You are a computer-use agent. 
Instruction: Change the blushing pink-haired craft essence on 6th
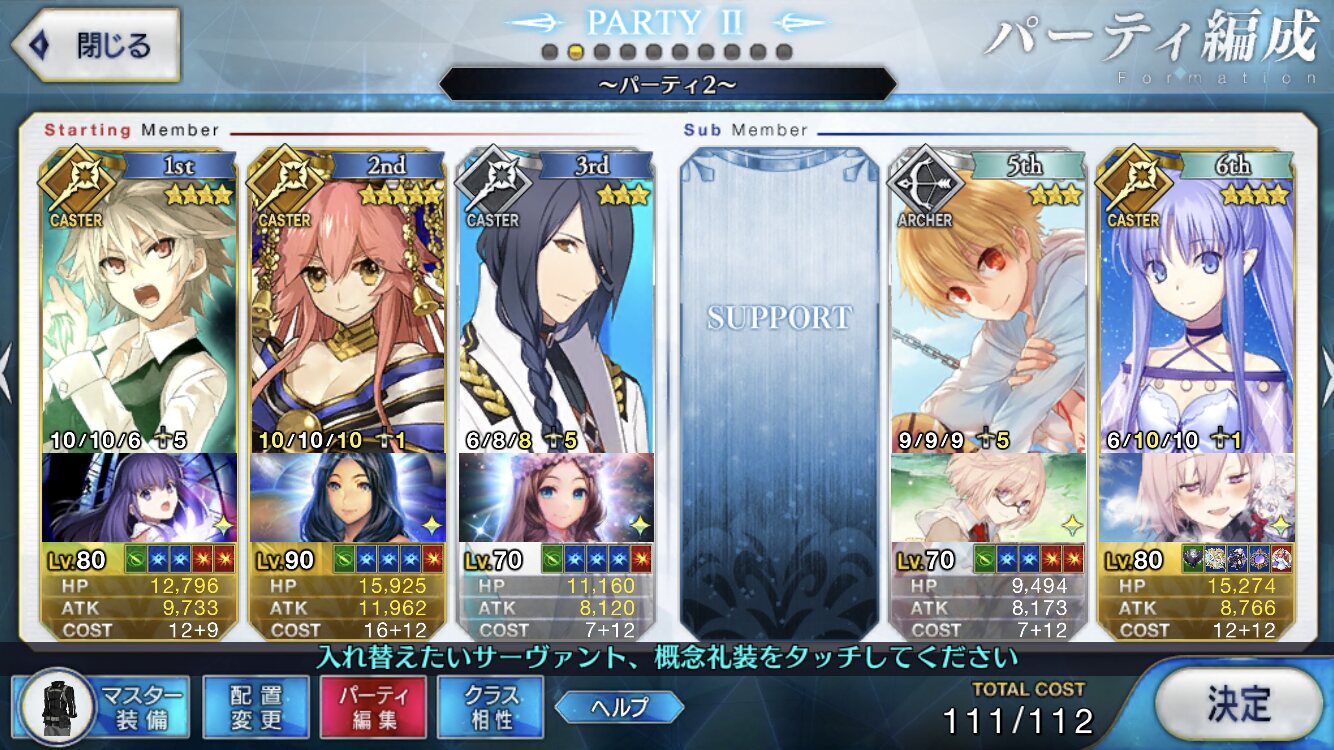coord(1196,497)
